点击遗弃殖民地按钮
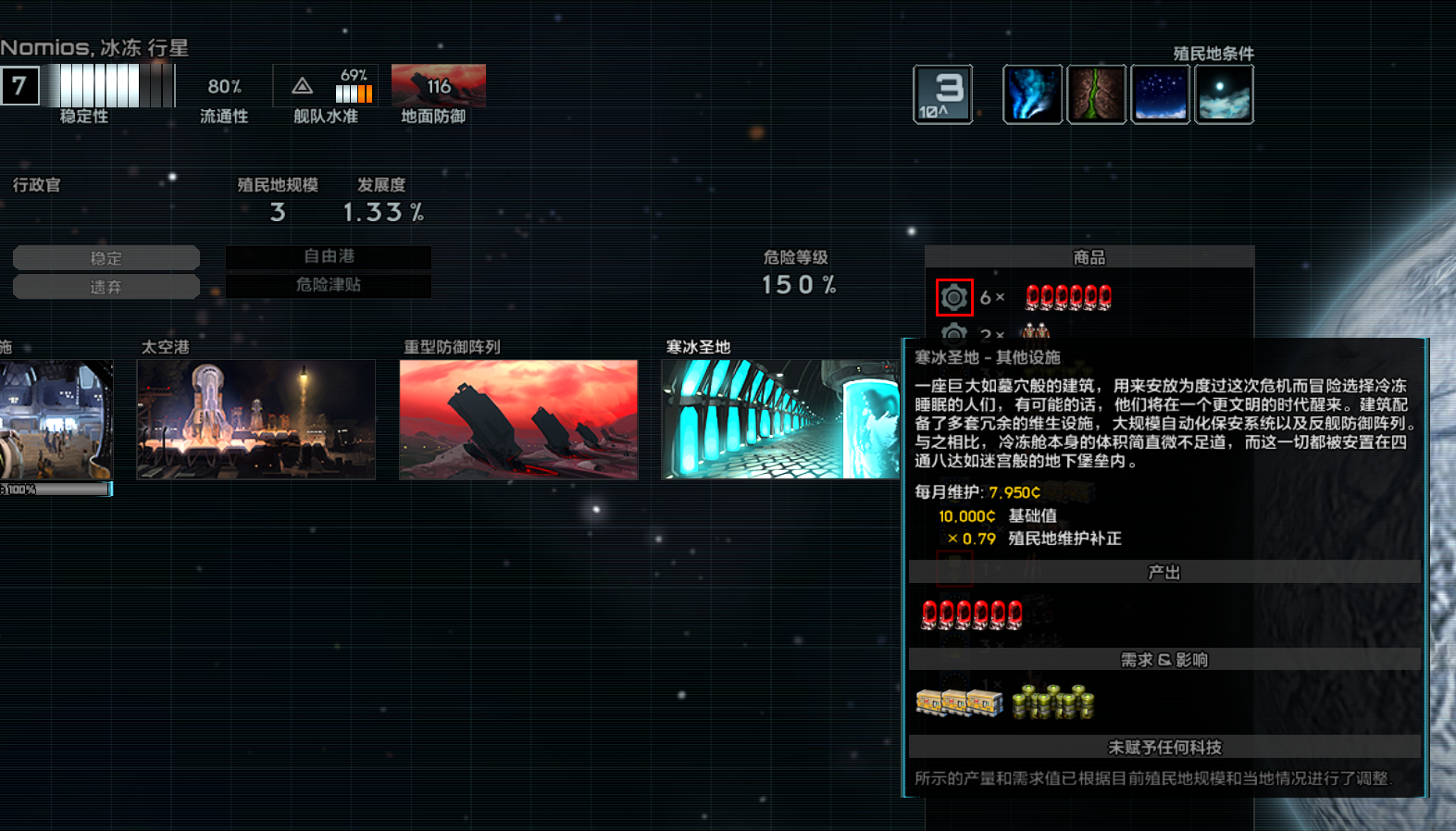 tap(106, 286)
